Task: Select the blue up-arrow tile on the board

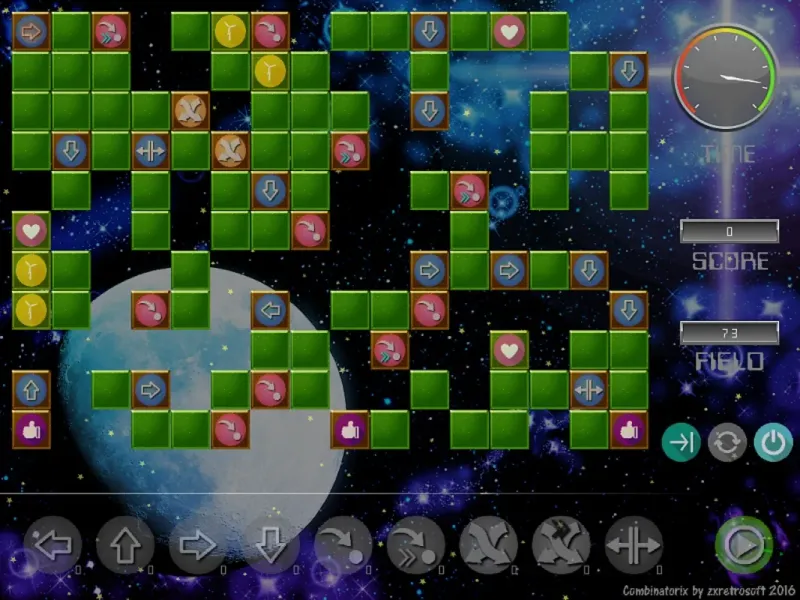Action: pos(31,389)
